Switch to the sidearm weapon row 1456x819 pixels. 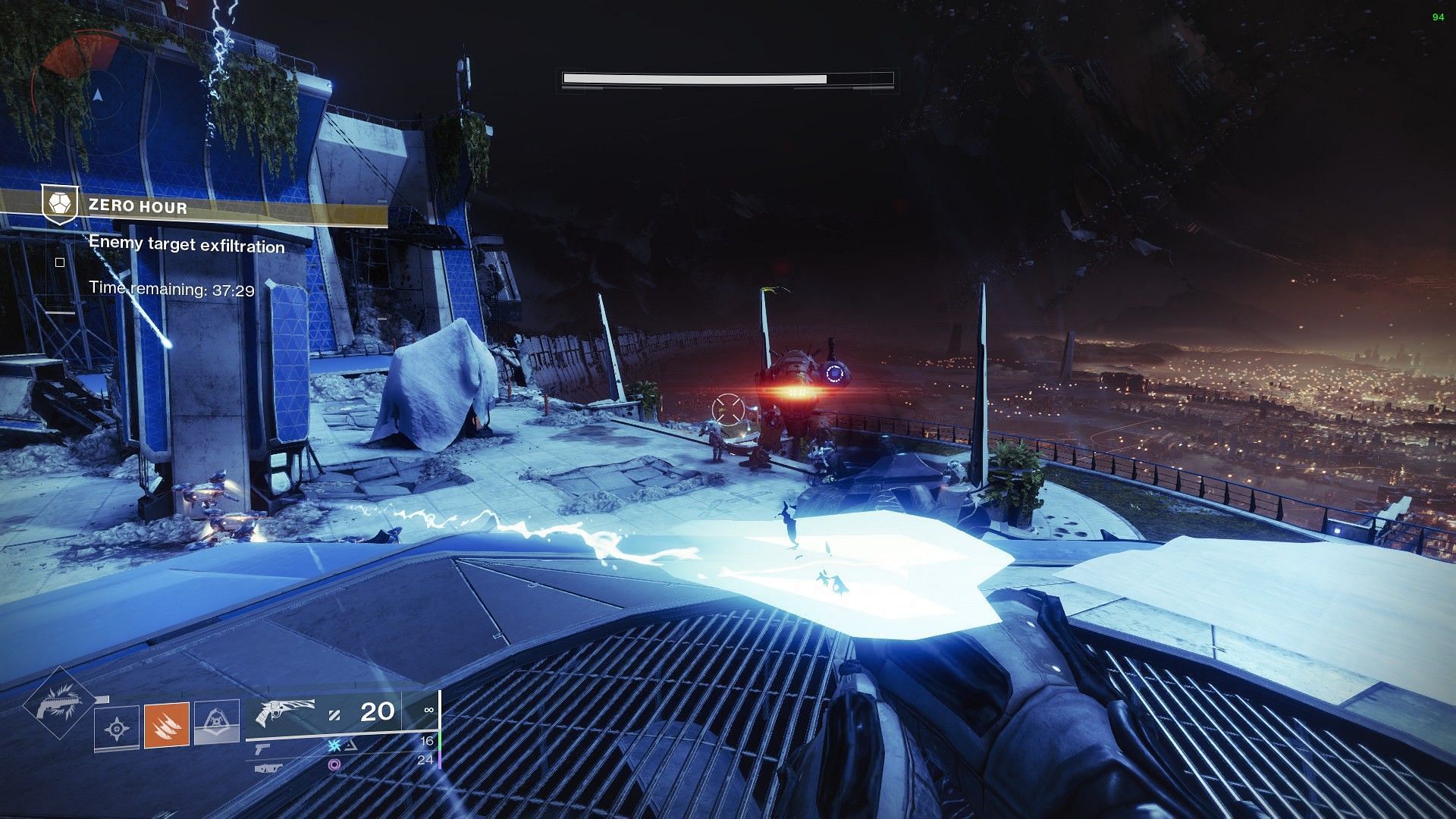pyautogui.click(x=262, y=748)
